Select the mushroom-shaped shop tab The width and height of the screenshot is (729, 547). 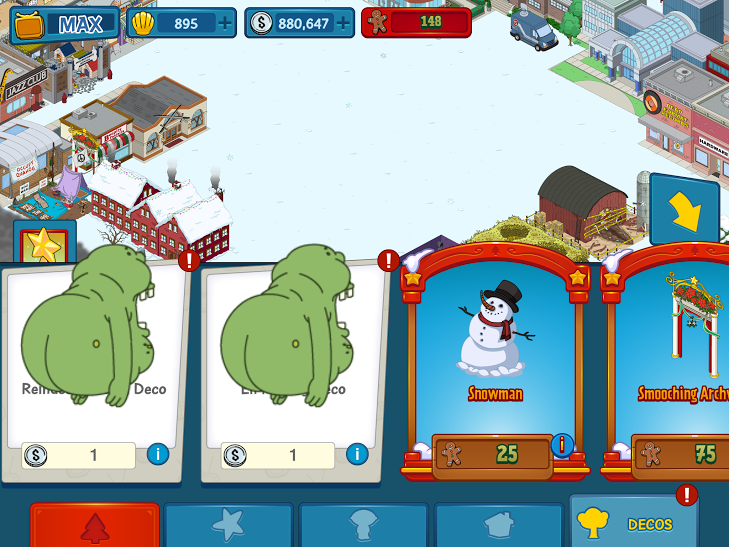pos(363,525)
